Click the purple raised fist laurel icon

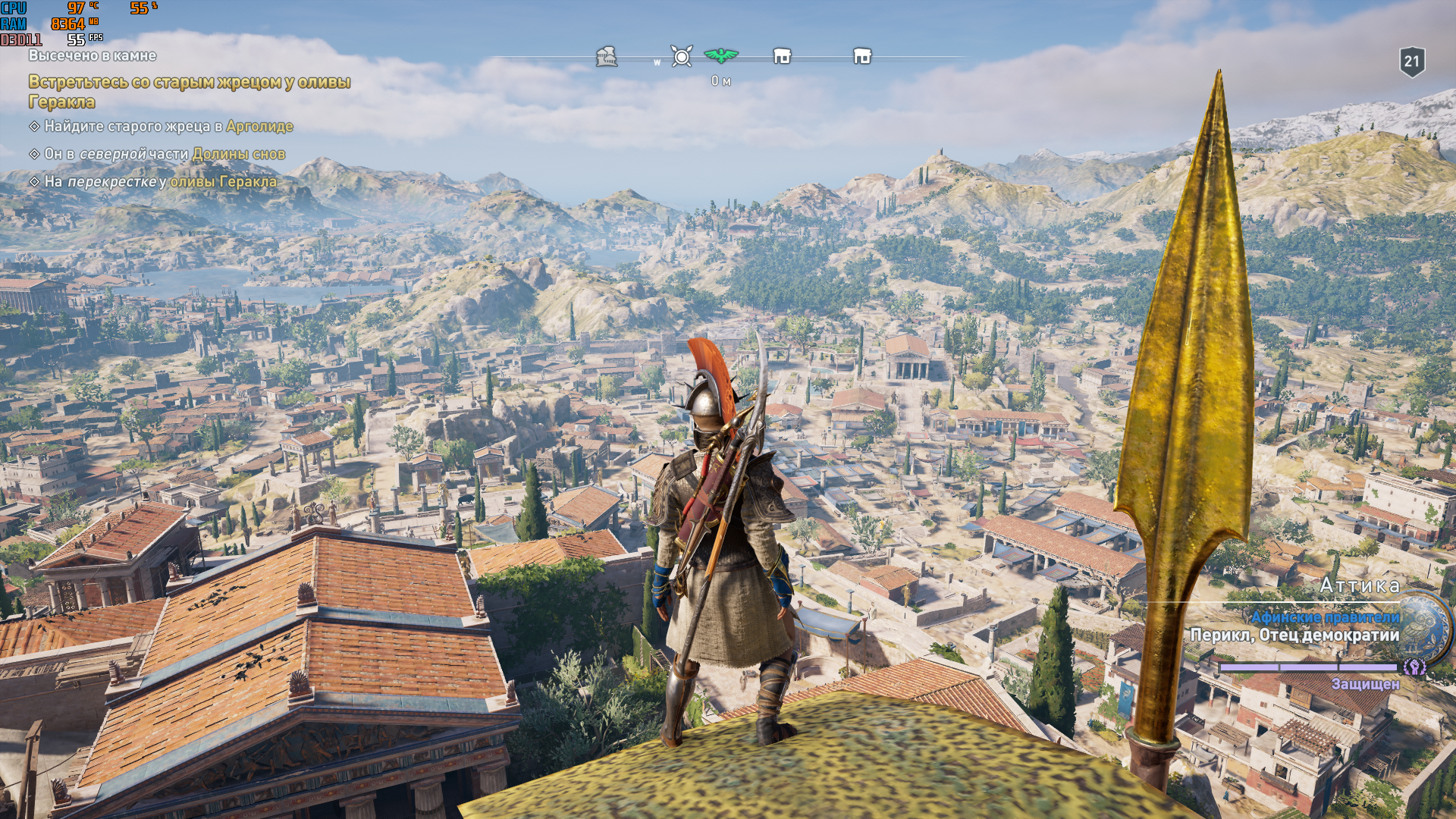click(1414, 667)
